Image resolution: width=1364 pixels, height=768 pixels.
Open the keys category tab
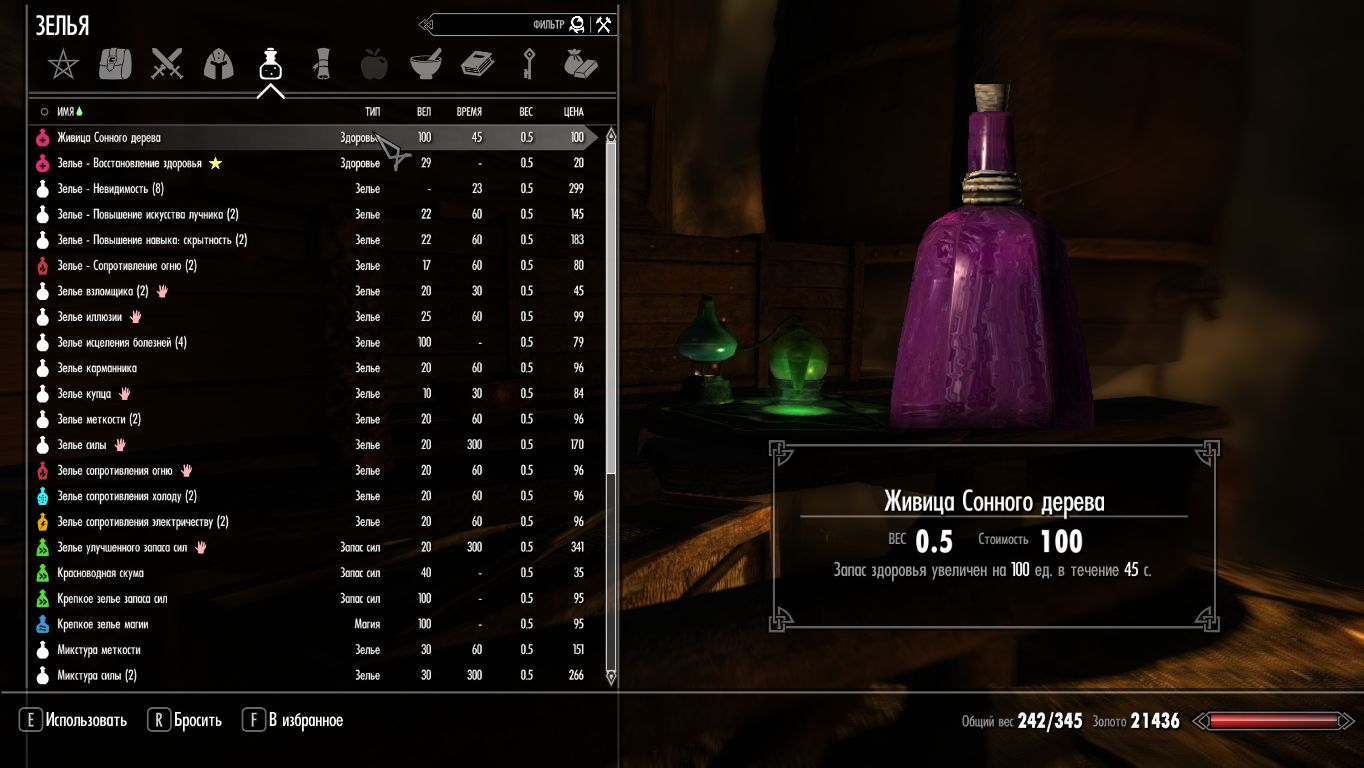[x=529, y=65]
